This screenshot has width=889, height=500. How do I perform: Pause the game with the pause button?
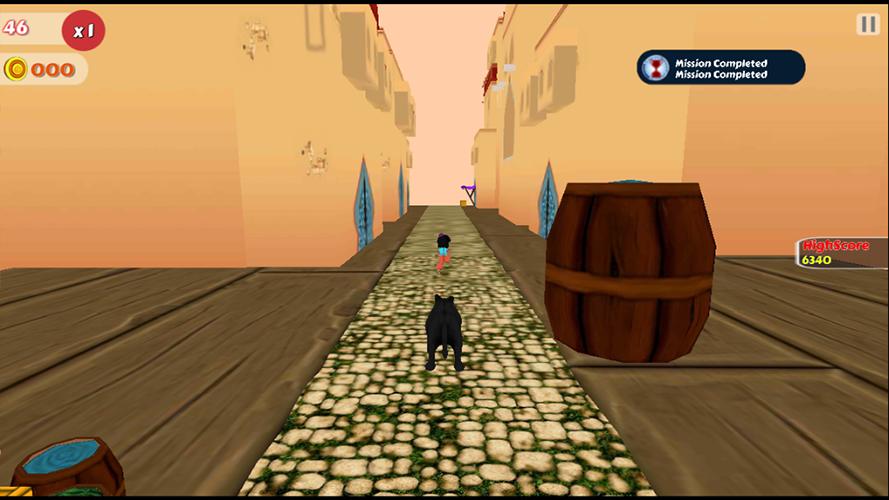pyautogui.click(x=867, y=25)
